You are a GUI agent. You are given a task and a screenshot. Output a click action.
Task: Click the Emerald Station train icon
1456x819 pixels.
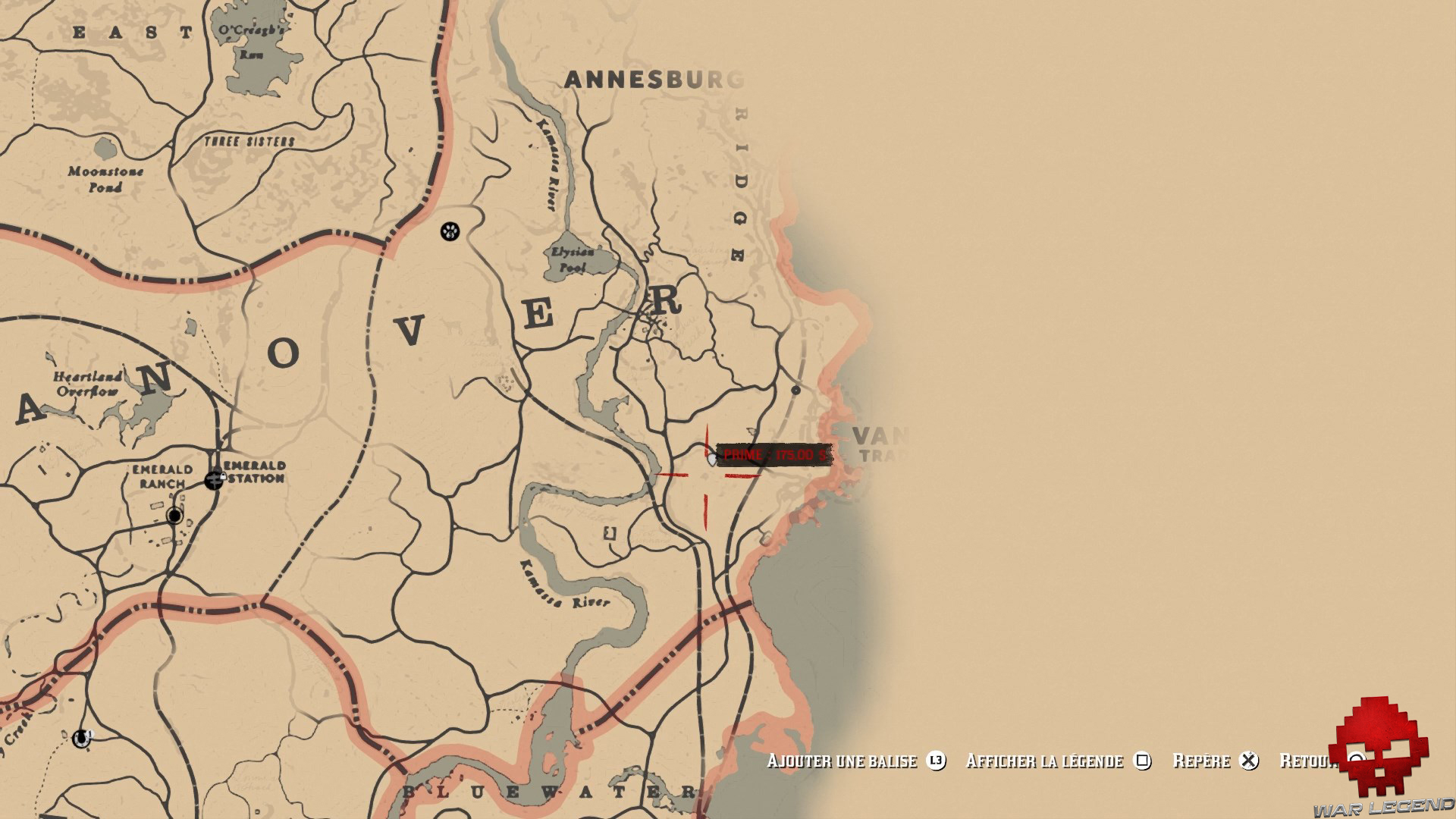pyautogui.click(x=215, y=480)
